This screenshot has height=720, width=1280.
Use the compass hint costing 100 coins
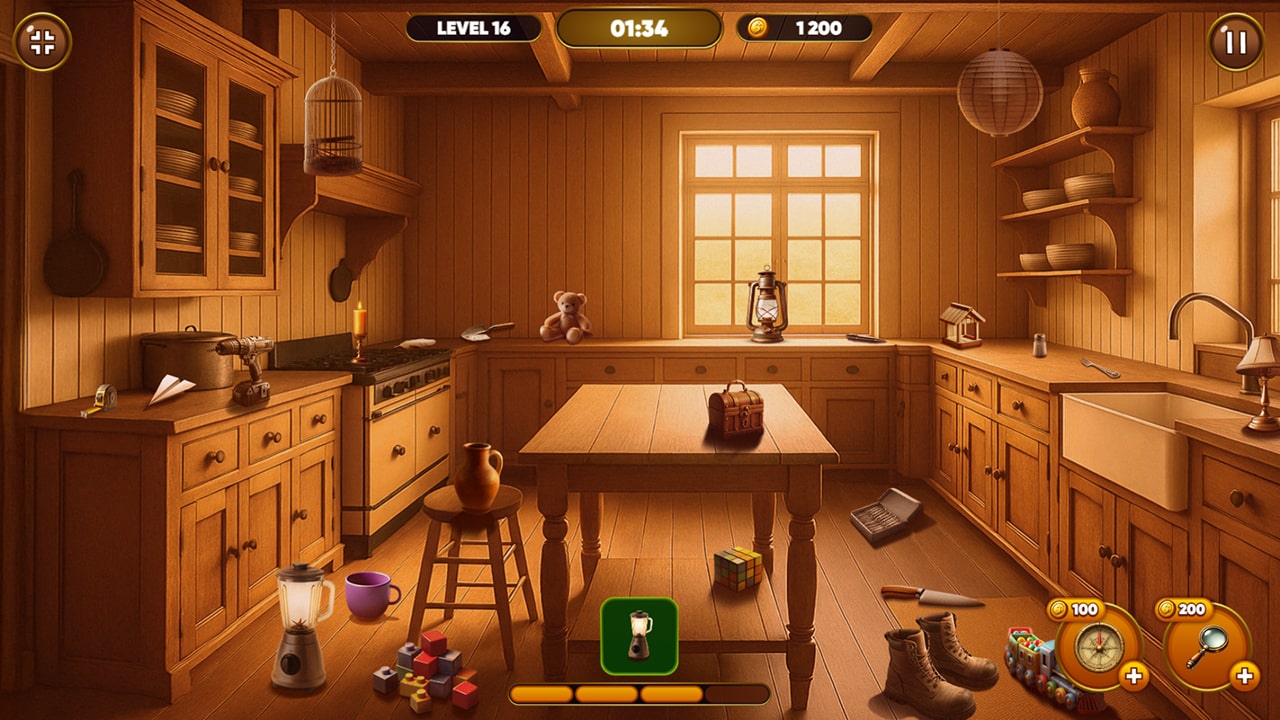pyautogui.click(x=1098, y=647)
